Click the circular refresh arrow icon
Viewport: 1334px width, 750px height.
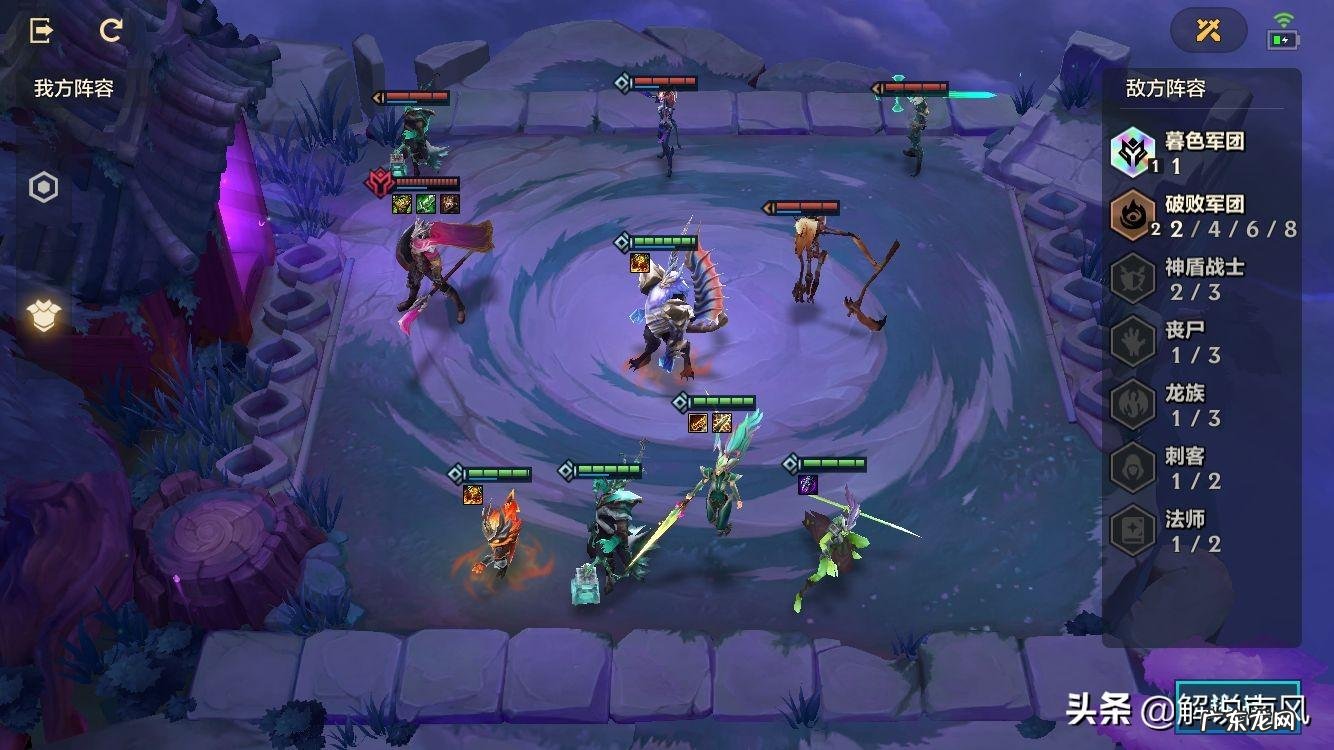(x=111, y=30)
